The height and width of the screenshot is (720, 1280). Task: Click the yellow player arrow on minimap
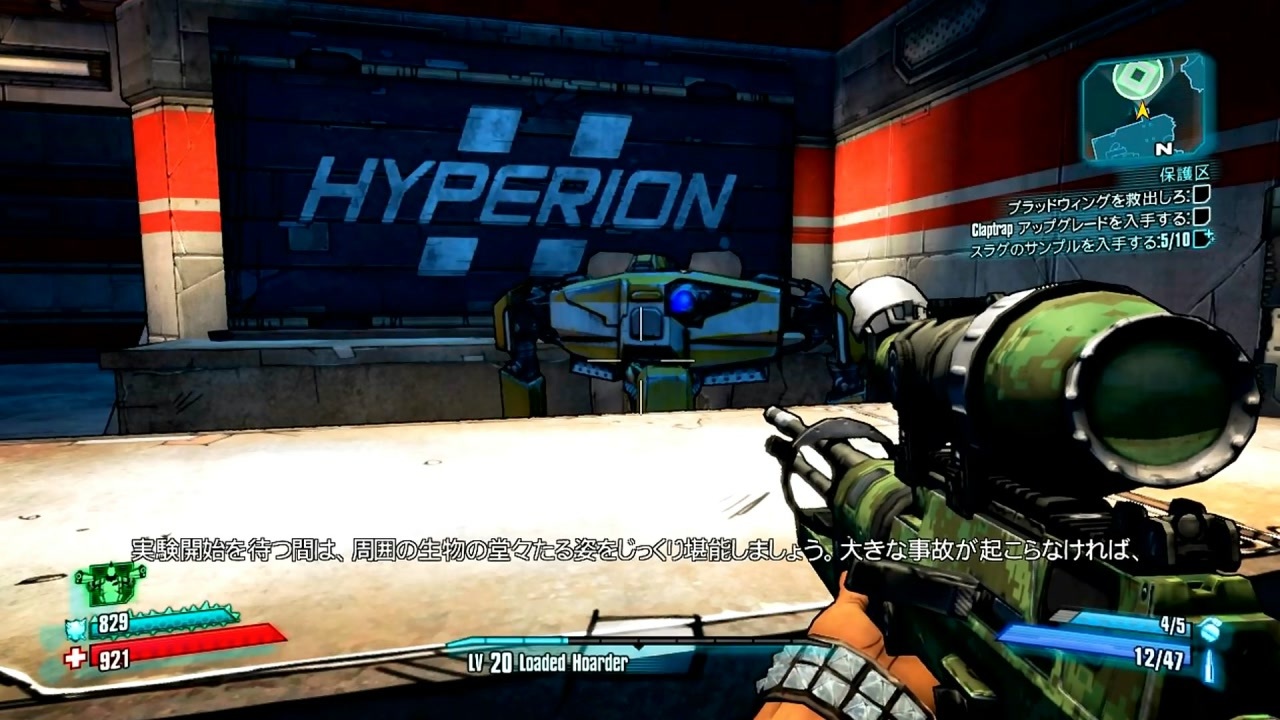point(1143,109)
